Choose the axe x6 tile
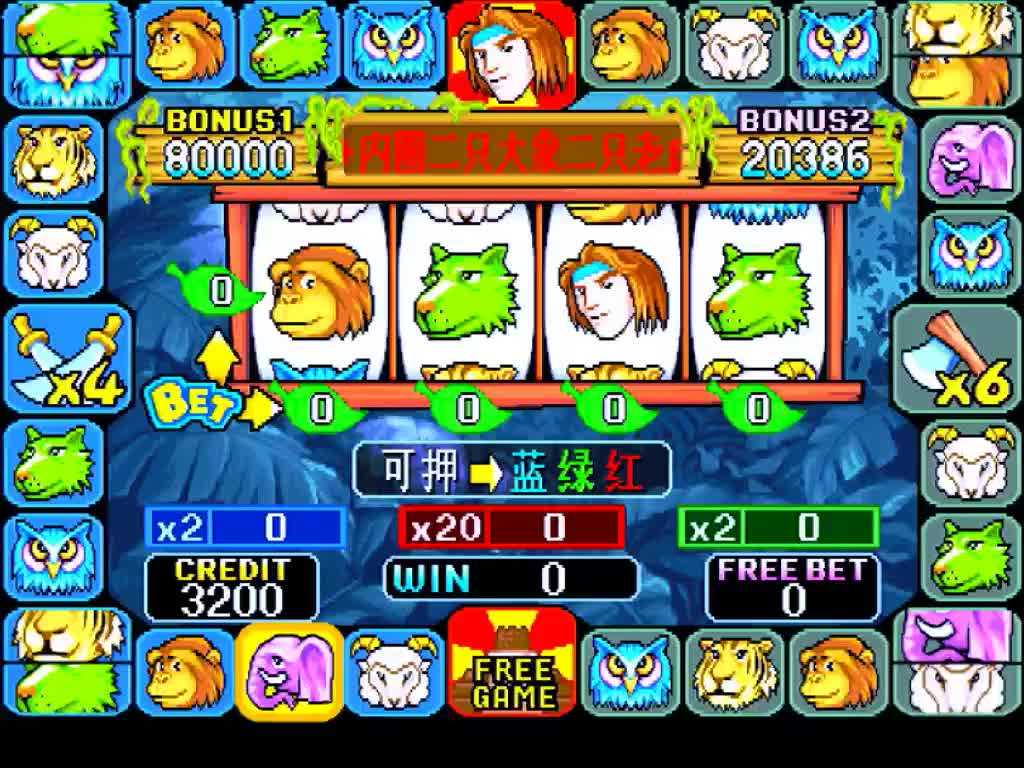This screenshot has height=768, width=1024. tap(956, 360)
